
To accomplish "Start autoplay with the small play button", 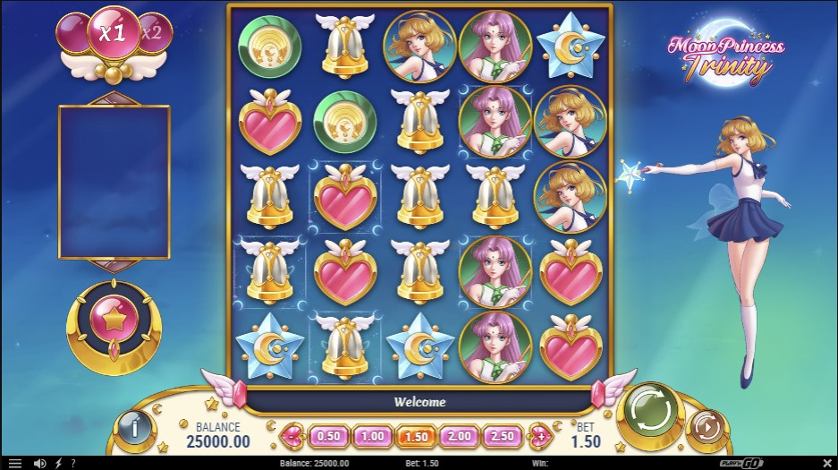I will point(708,426).
